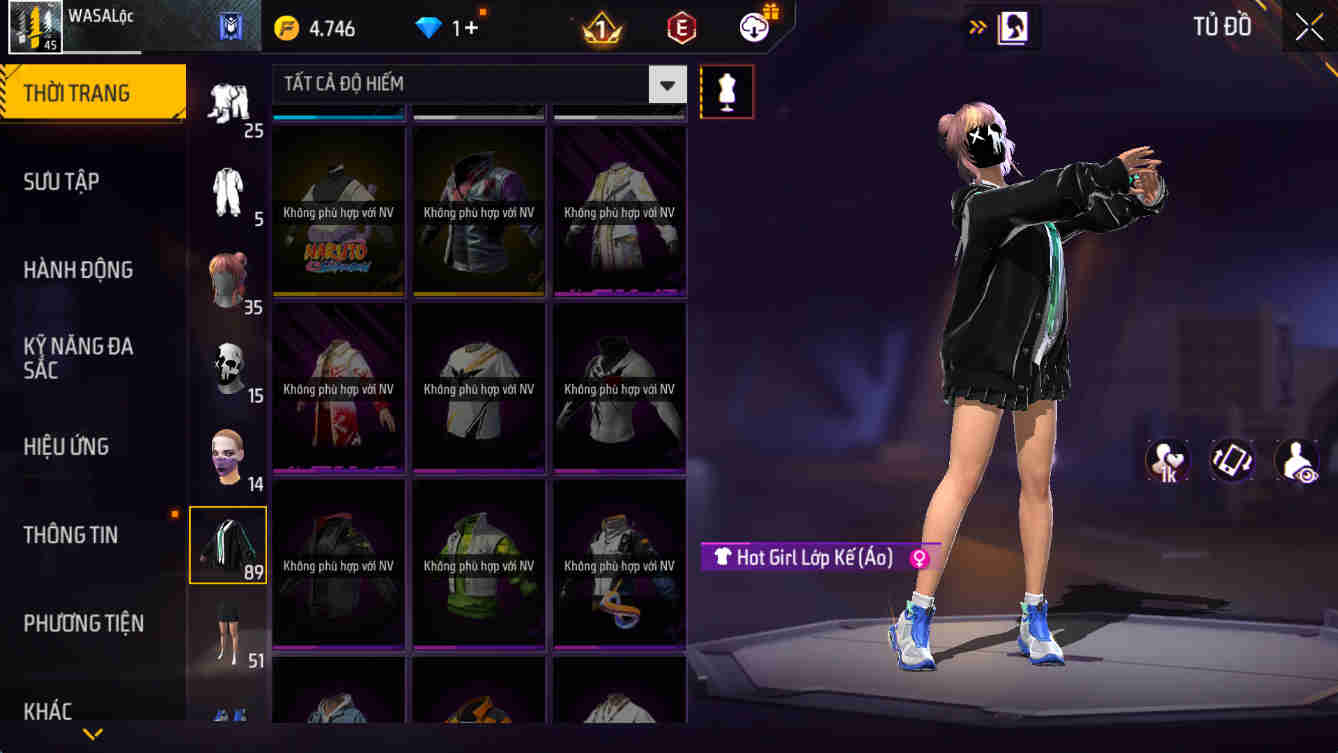Open the skull mask category with 15 items
The image size is (1338, 753).
click(x=227, y=365)
